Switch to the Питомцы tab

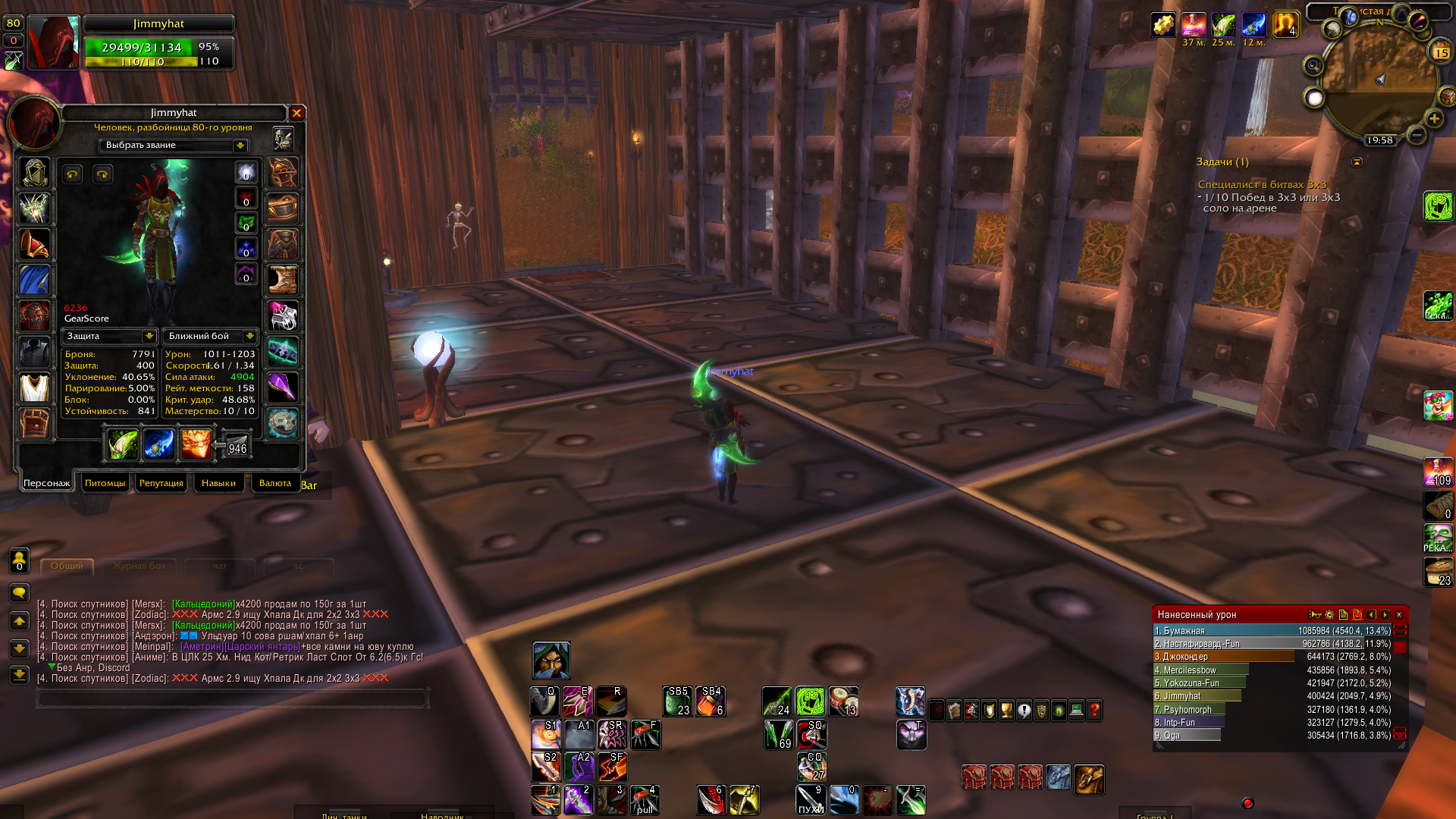click(x=105, y=483)
